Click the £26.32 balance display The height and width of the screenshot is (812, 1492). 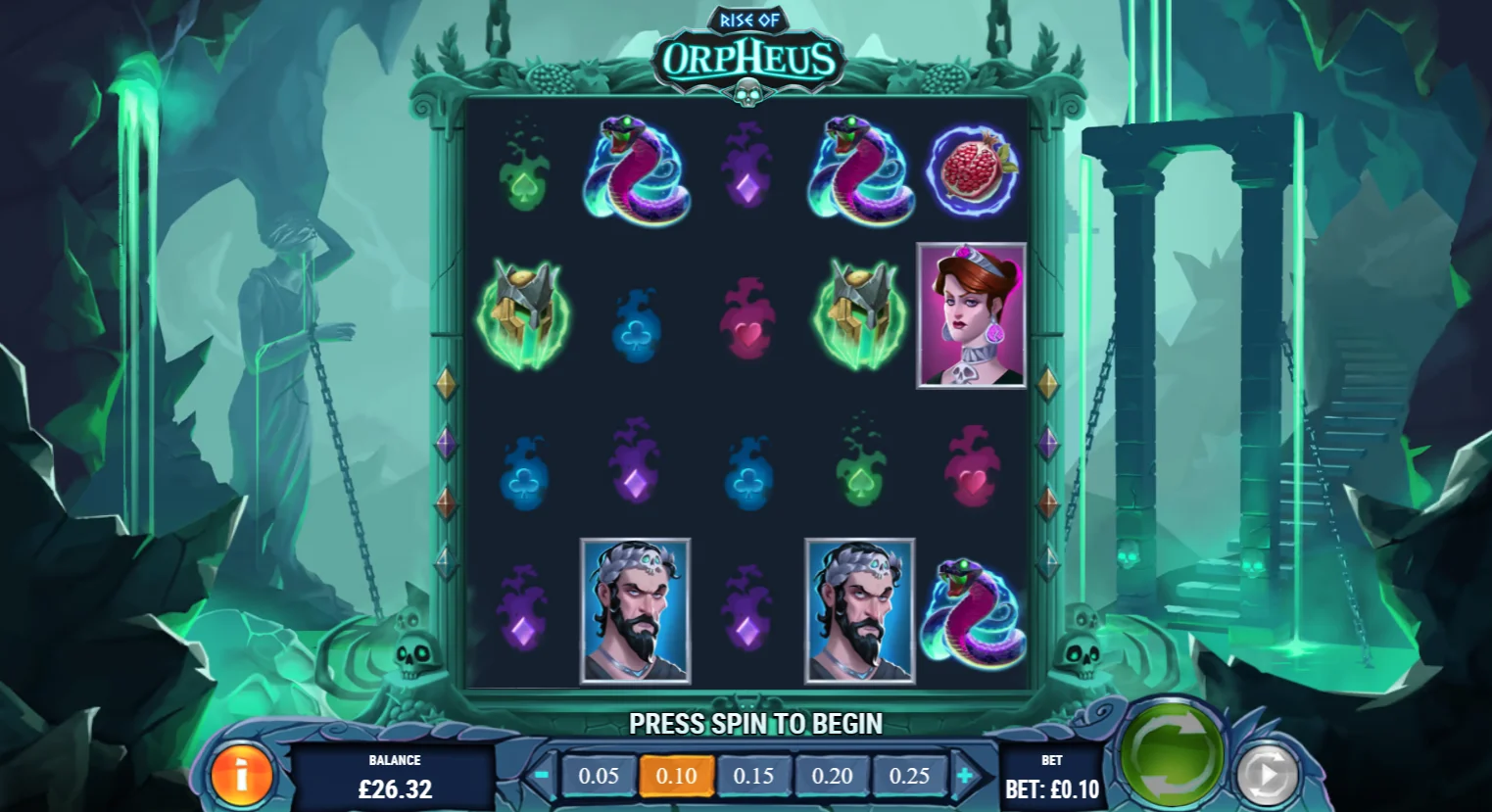tap(396, 788)
